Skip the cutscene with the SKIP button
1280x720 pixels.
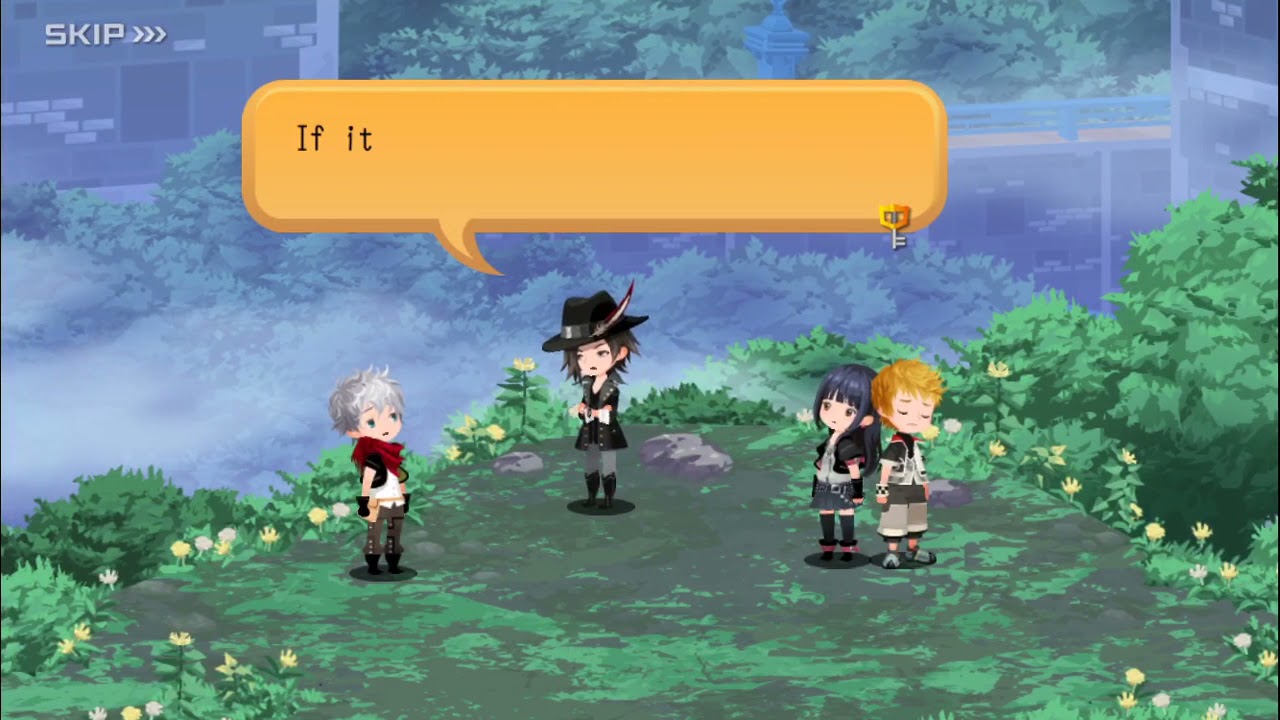click(x=104, y=35)
